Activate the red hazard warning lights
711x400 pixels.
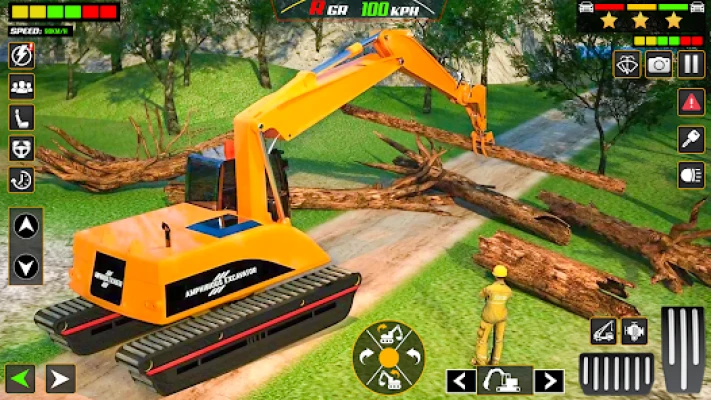click(691, 101)
